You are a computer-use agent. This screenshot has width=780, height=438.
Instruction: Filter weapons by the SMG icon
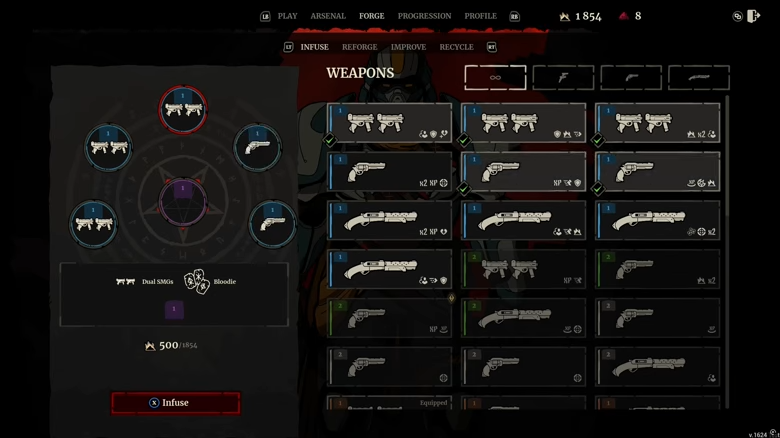[x=563, y=77]
